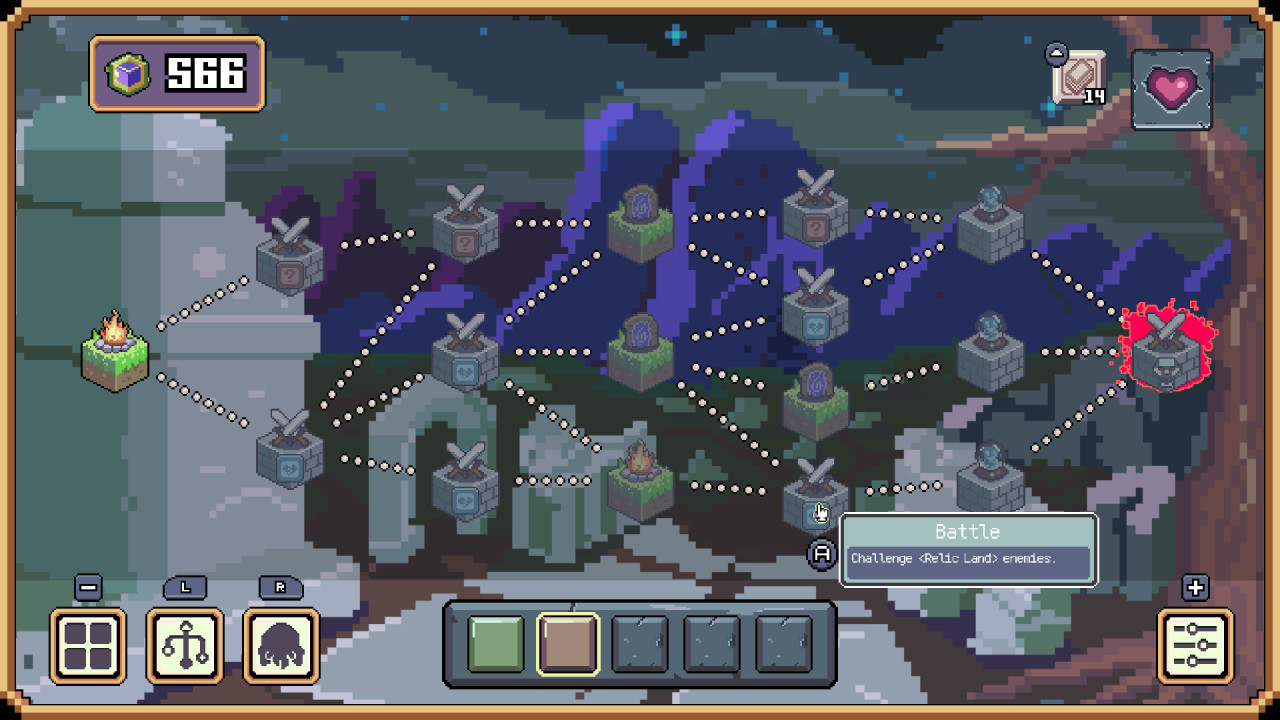
Task: Select a swirling portal node
Action: (x=640, y=220)
